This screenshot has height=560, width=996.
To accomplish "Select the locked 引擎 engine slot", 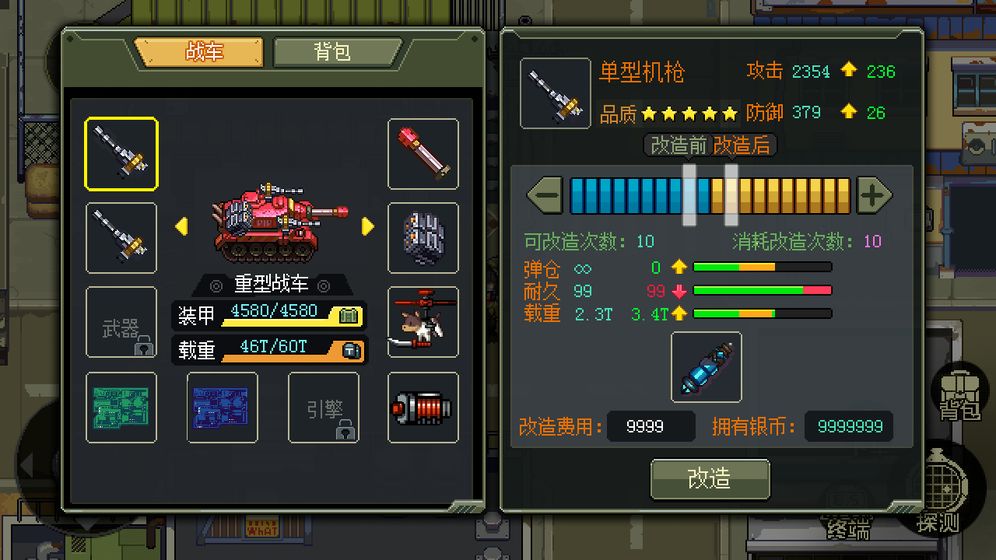I will (324, 407).
